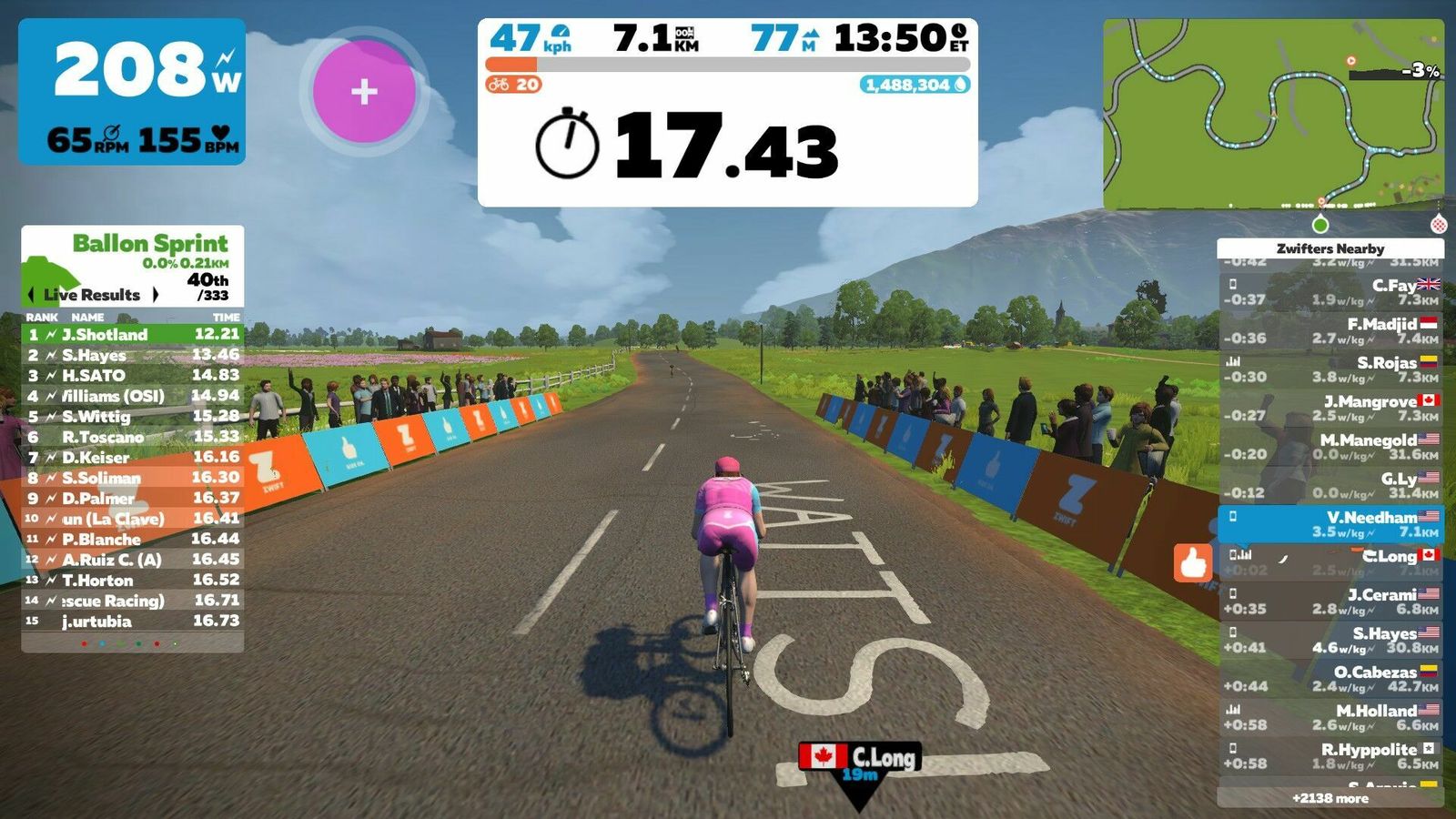Select S.Rojas in Zwifters Nearby
This screenshot has height=819, width=1456.
[1330, 369]
